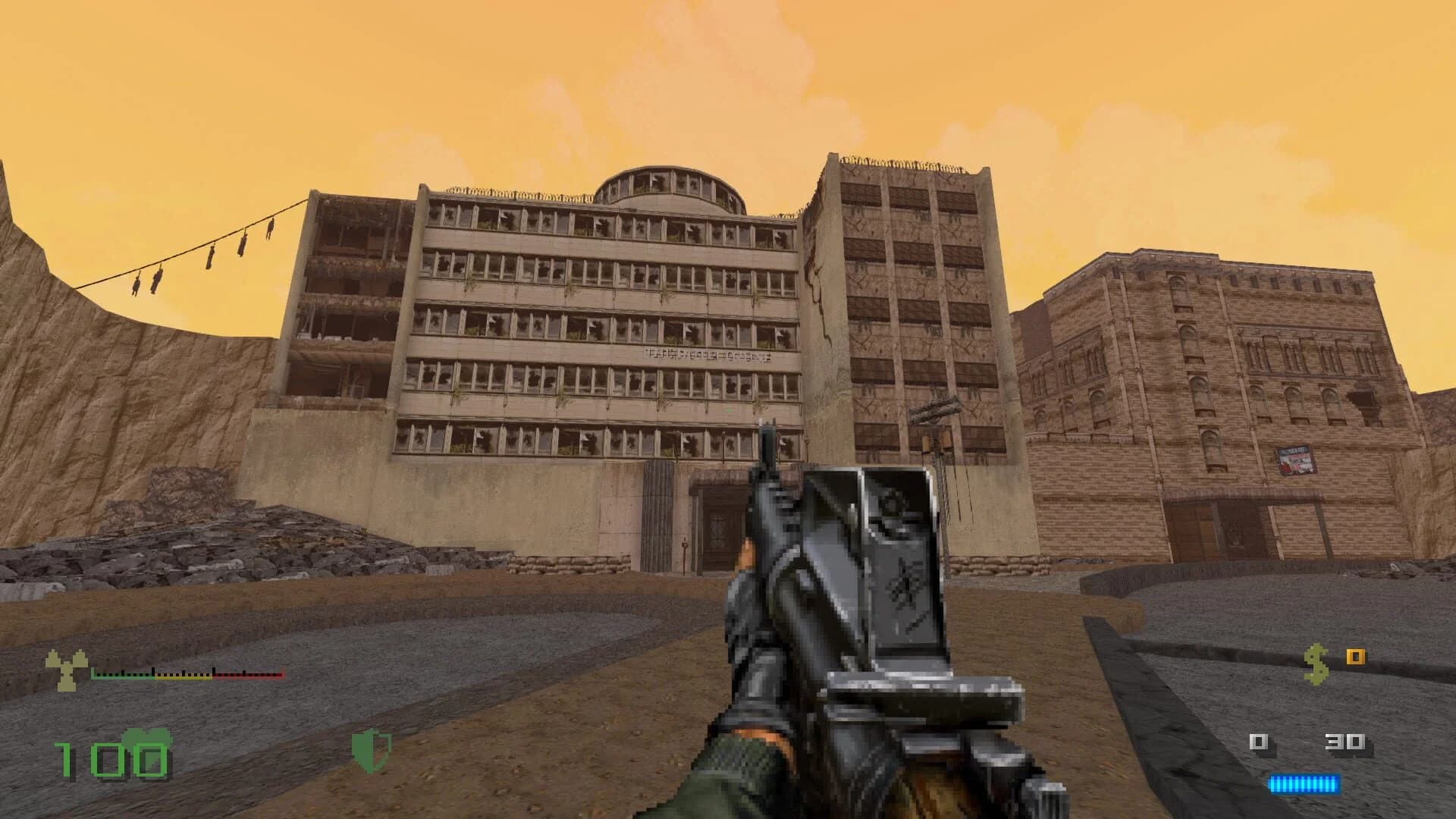Open the main building's entrance door

click(719, 531)
